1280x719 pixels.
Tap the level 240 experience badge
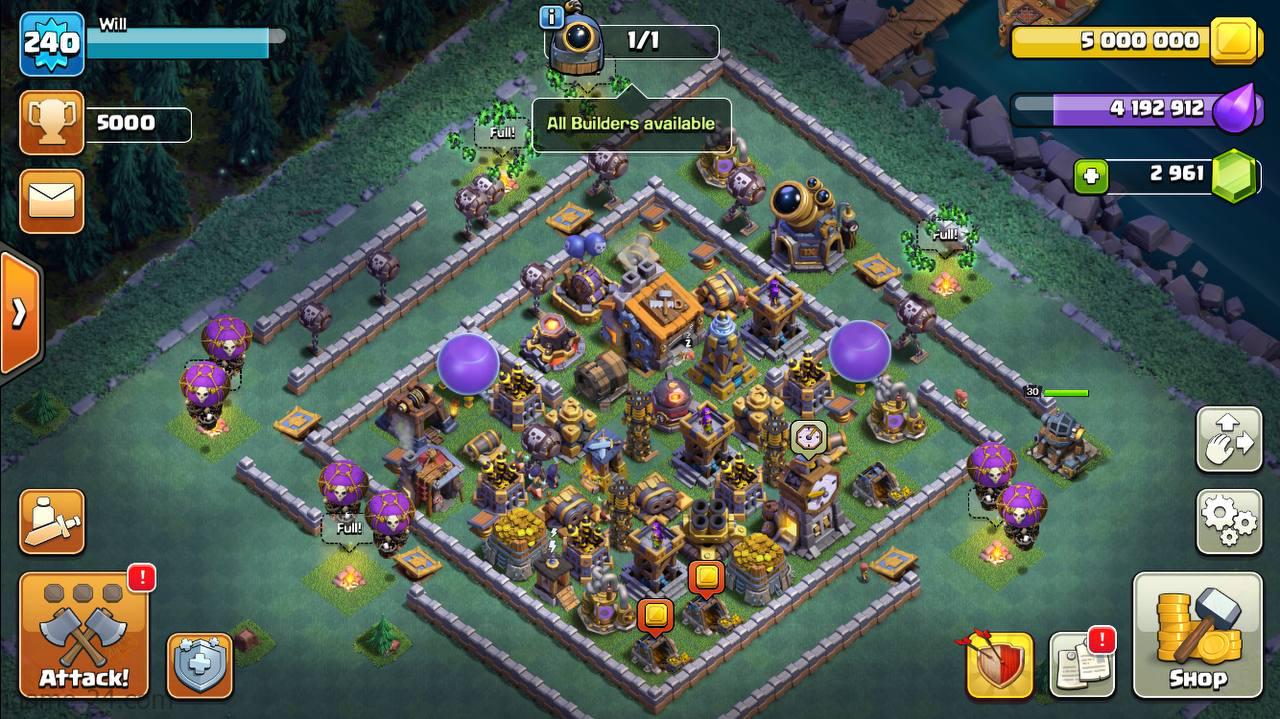click(x=51, y=45)
